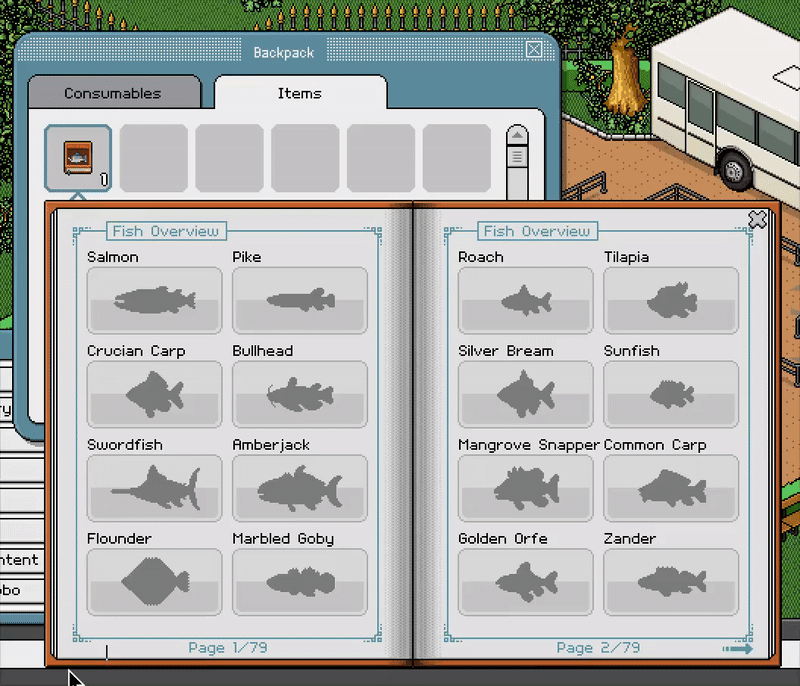This screenshot has width=800, height=686.
Task: Choose the Marbled Goby entry
Action: click(300, 582)
